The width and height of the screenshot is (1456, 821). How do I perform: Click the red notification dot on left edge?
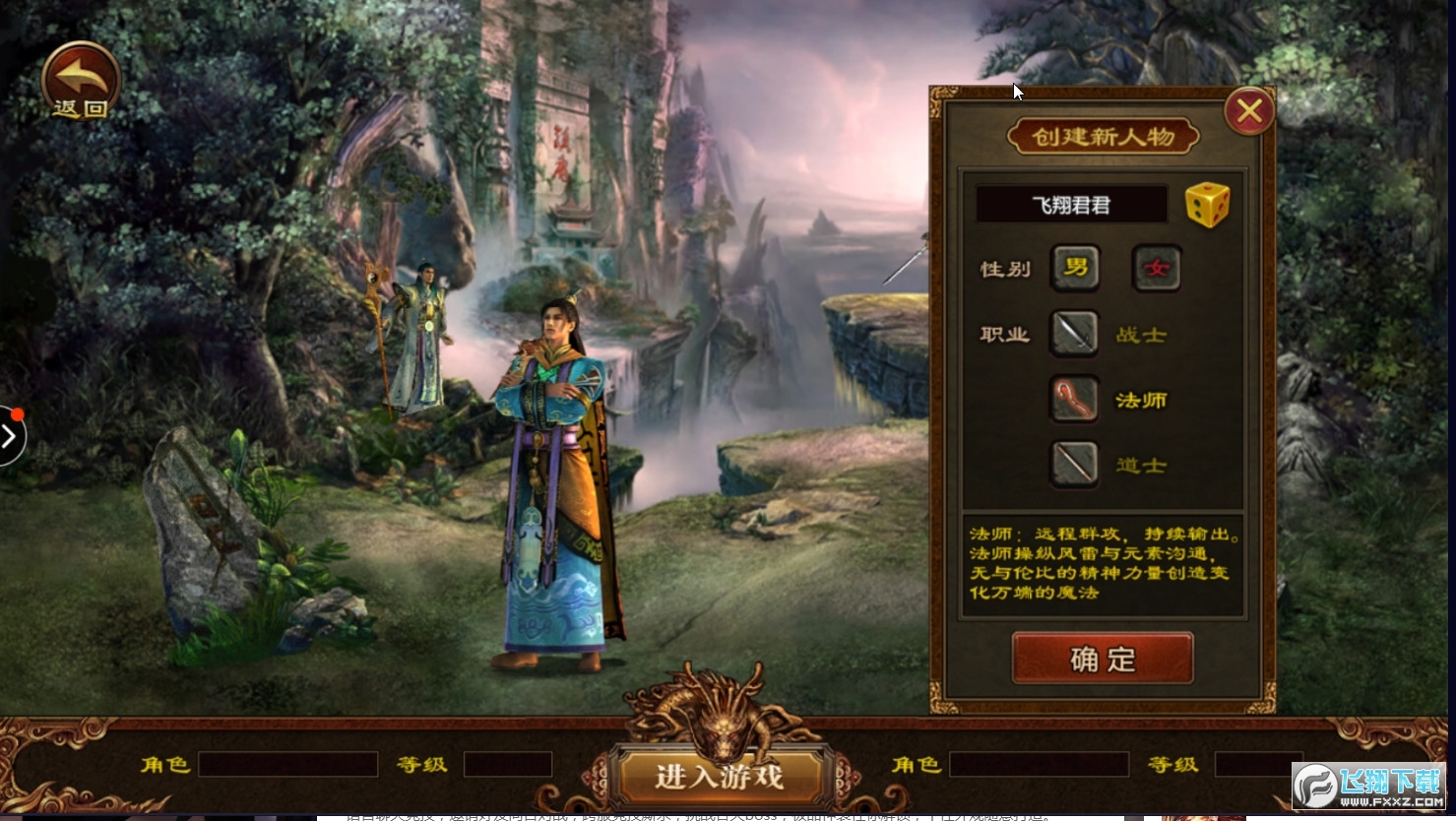17,414
